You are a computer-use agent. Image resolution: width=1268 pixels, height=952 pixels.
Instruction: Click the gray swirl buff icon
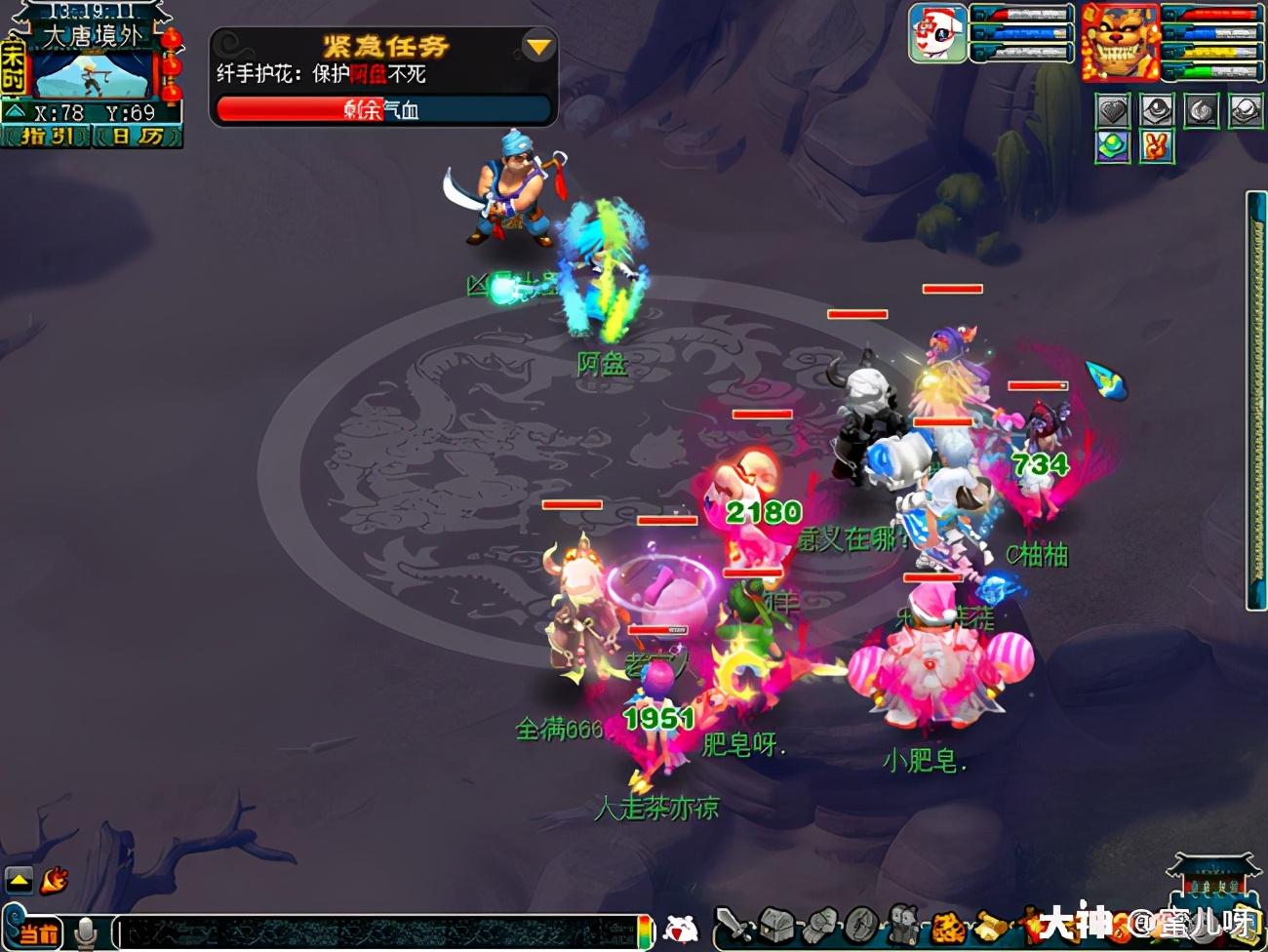pyautogui.click(x=1201, y=111)
